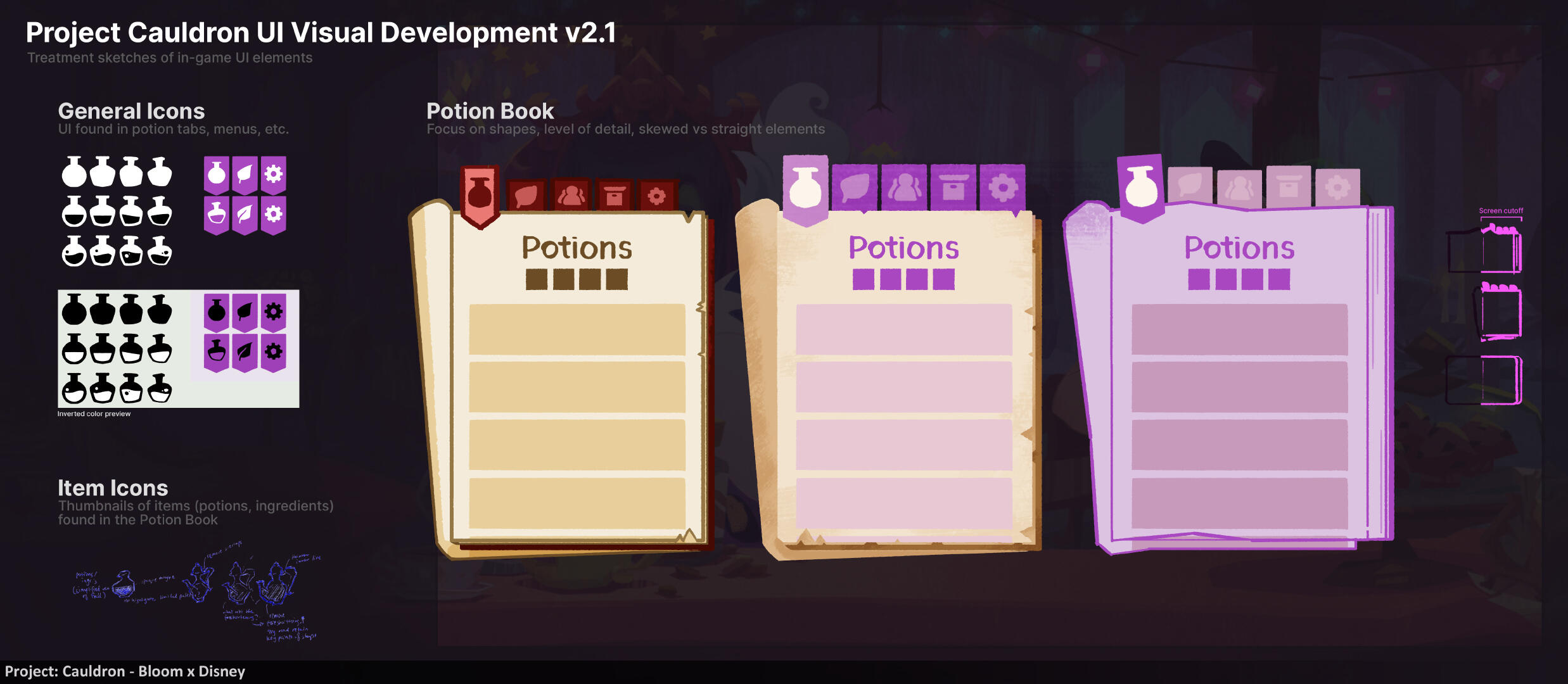Open the faded pink characters tab
The height and width of the screenshot is (684, 1568).
(x=1239, y=188)
